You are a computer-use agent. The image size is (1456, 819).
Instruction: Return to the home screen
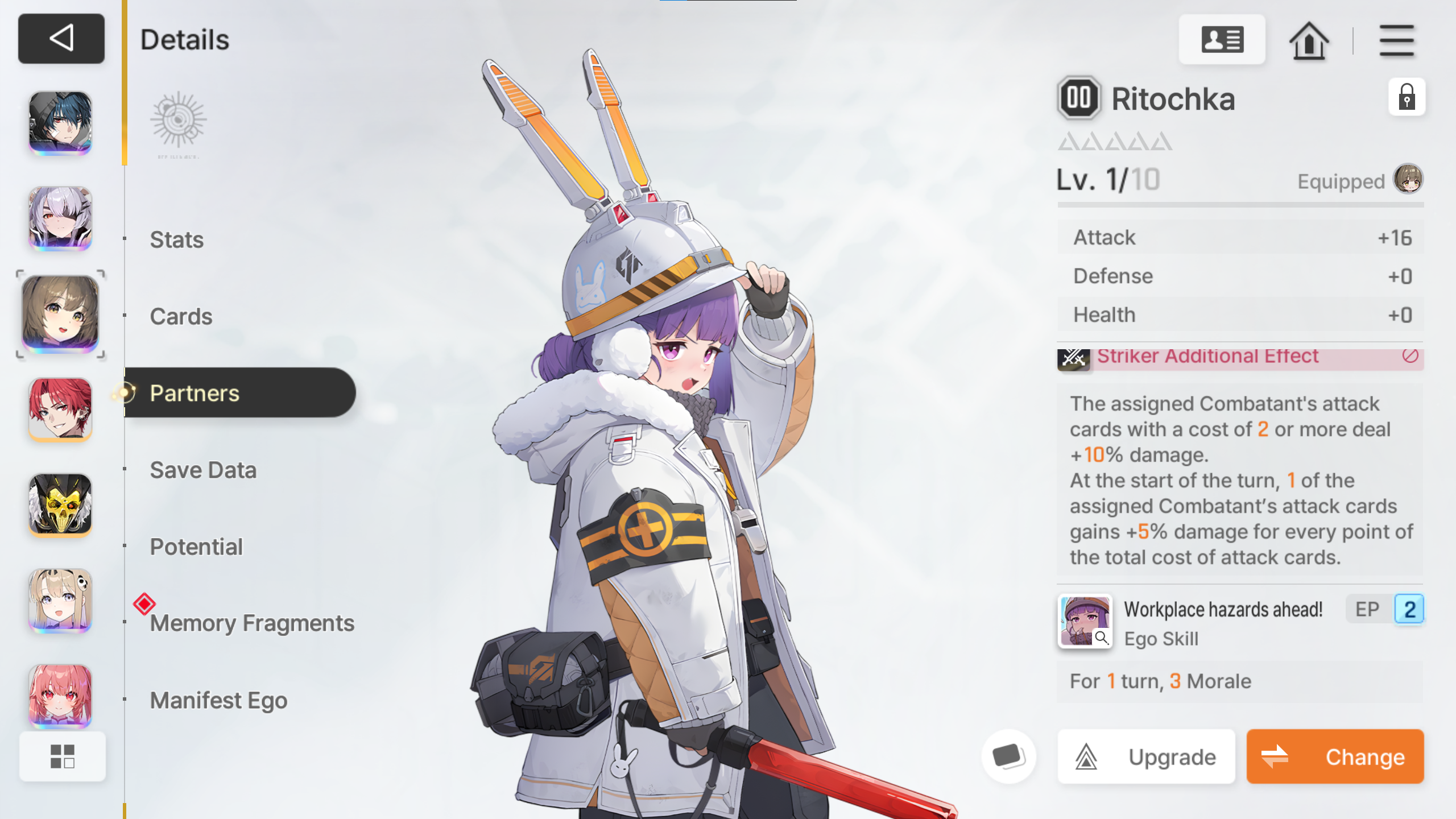(1309, 40)
